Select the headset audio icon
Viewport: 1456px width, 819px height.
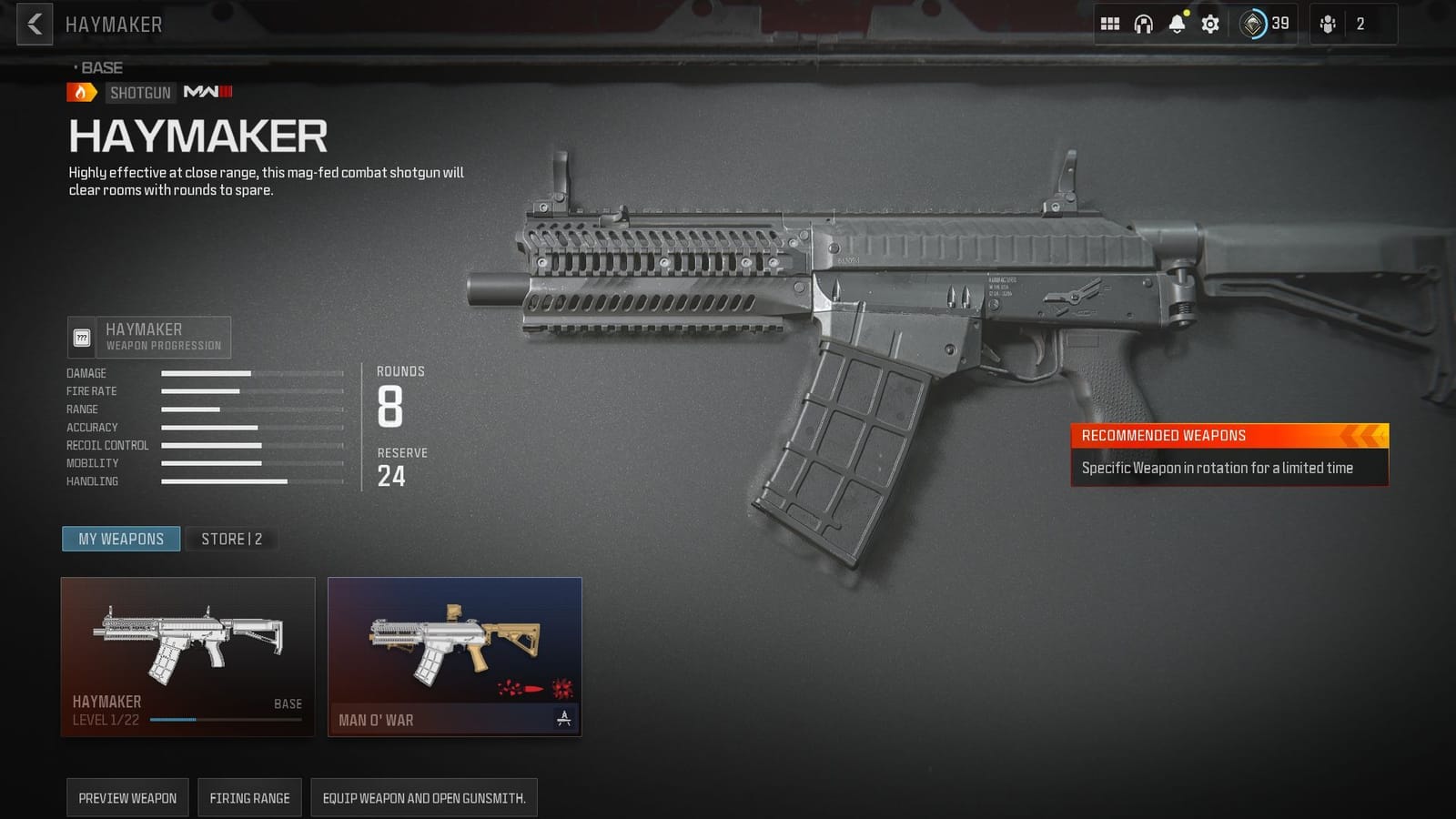coord(1143,24)
